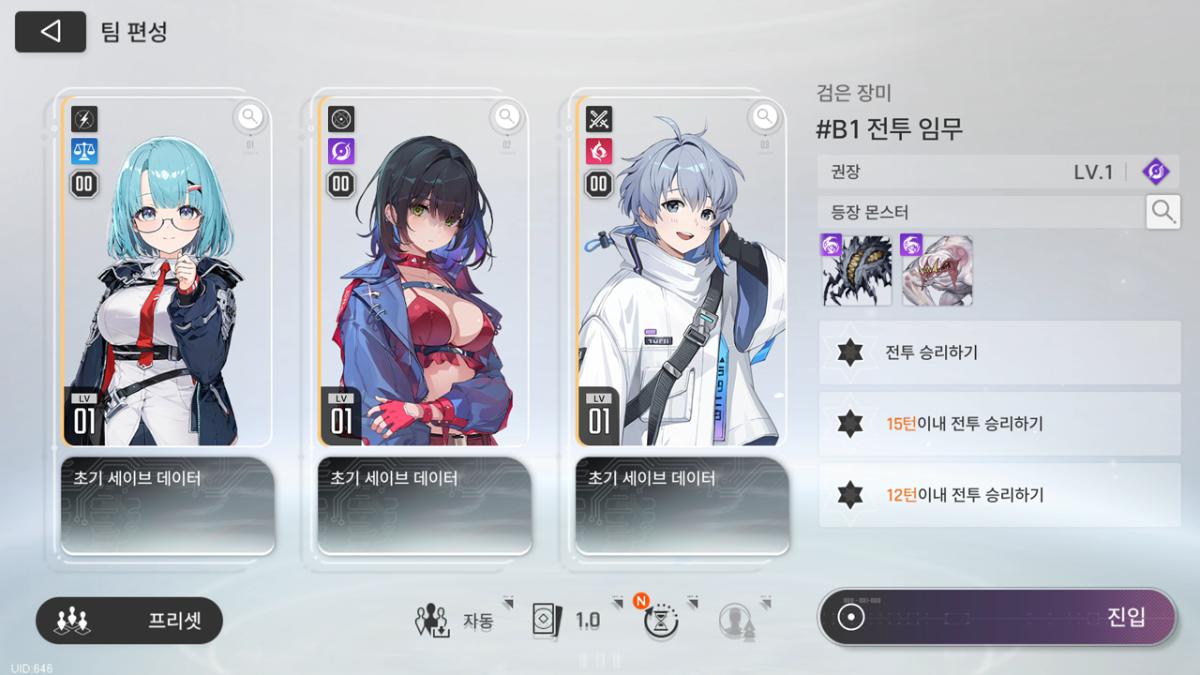Open save data slot under teal-haired girl
The height and width of the screenshot is (675, 1200).
[167, 505]
